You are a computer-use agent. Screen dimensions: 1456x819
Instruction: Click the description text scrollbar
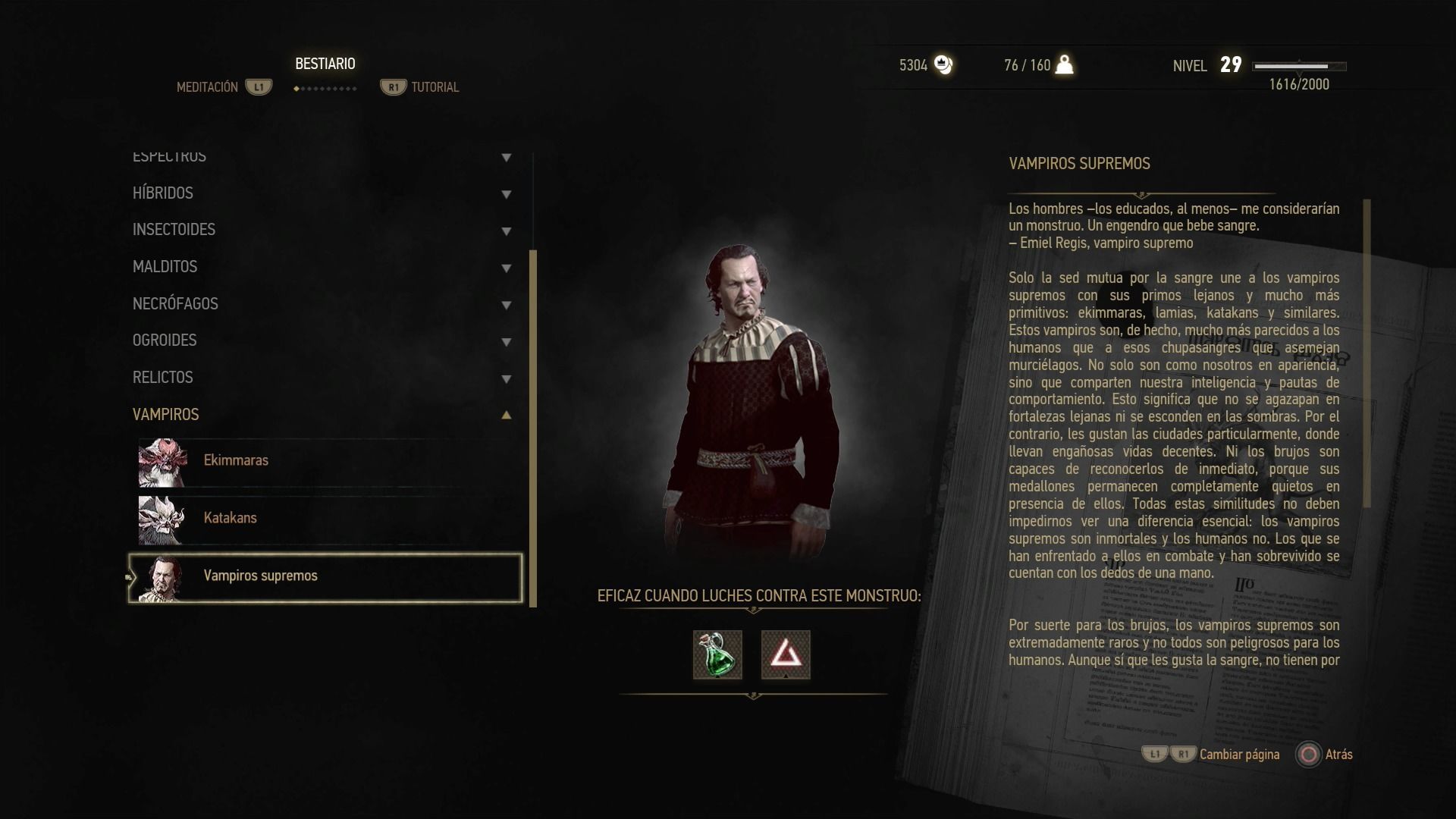click(1367, 353)
